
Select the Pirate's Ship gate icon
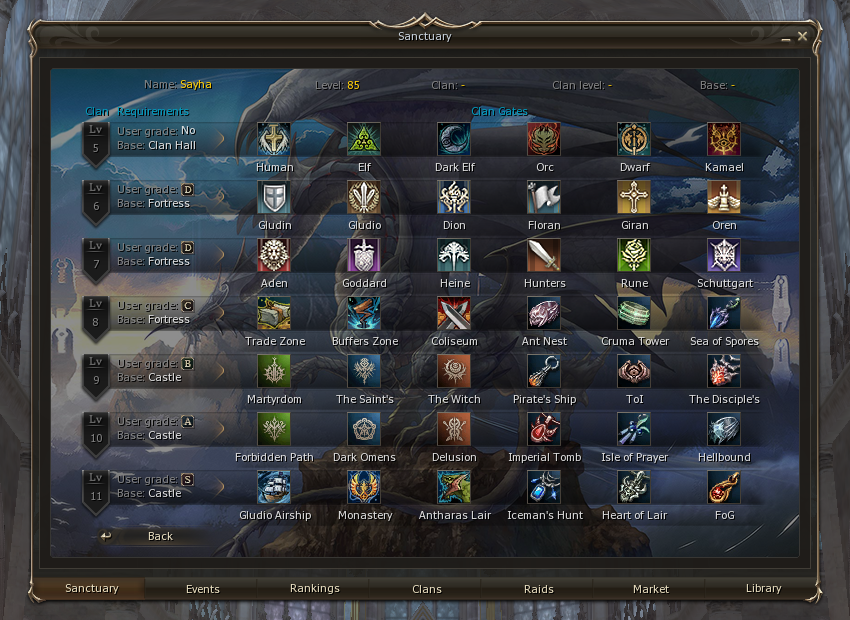pyautogui.click(x=544, y=371)
